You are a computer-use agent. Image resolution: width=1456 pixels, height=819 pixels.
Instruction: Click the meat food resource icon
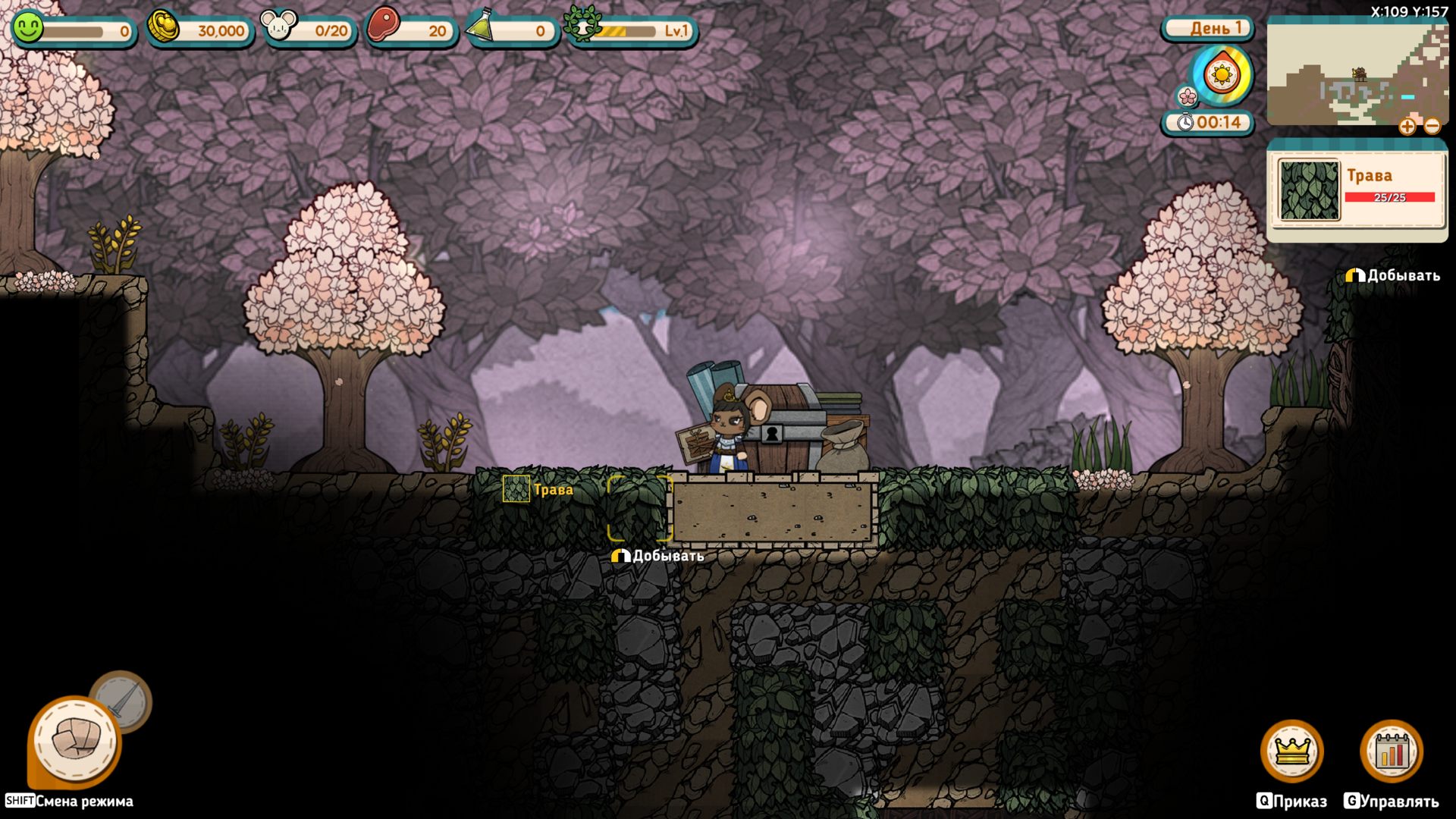[383, 26]
